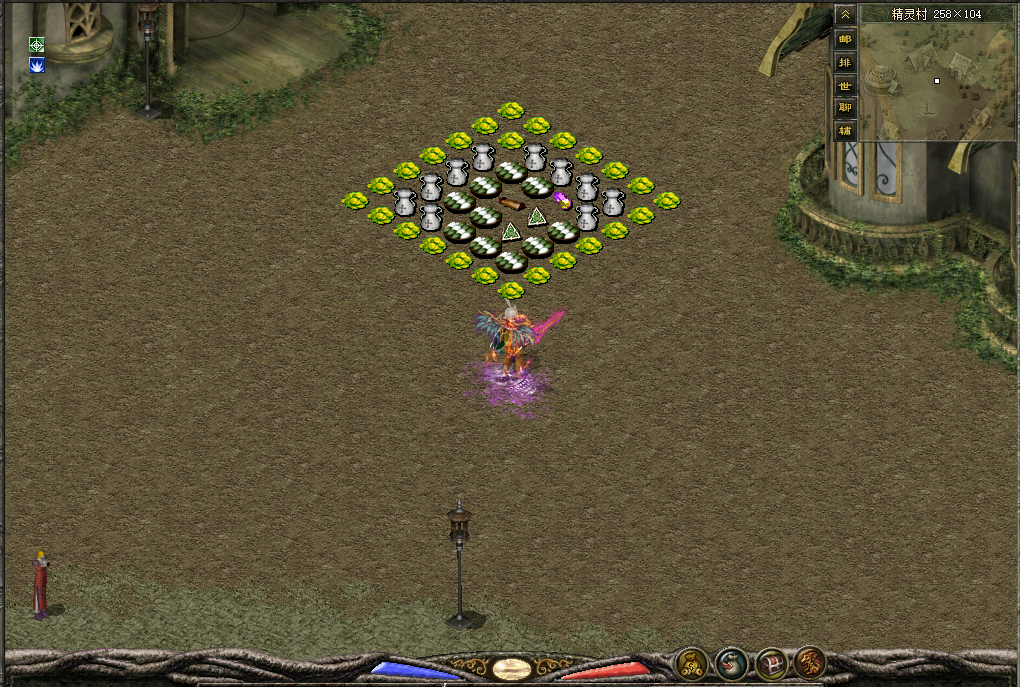
Task: Click the red pouch icon
Action: pos(731,662)
